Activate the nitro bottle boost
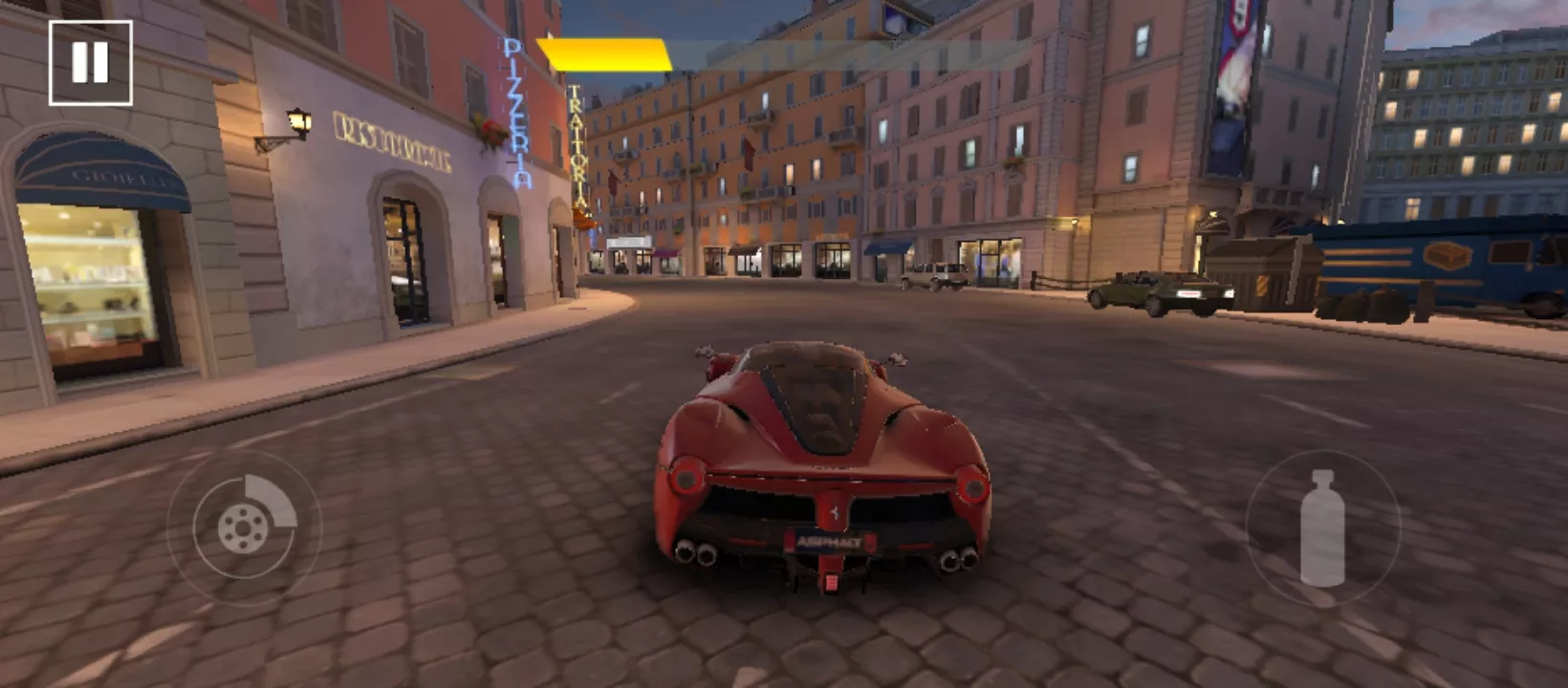1568x688 pixels. (x=1322, y=527)
